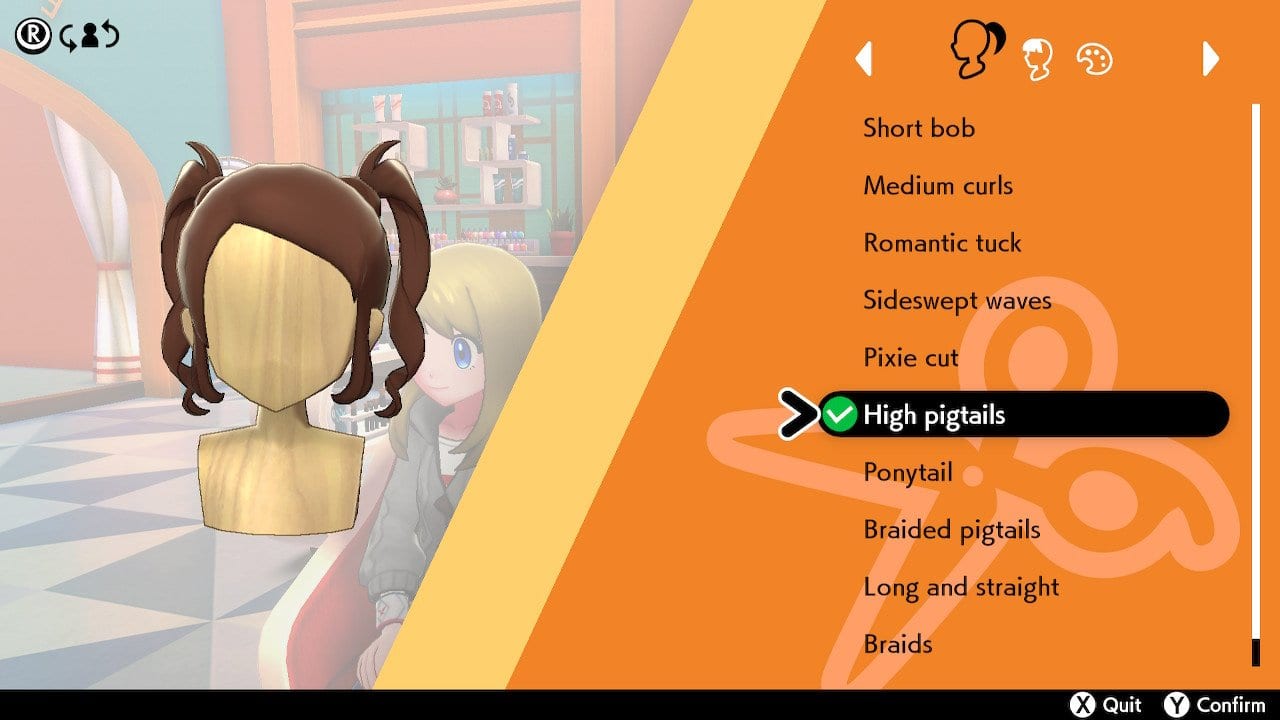Image resolution: width=1280 pixels, height=720 pixels.
Task: Select the Romantic tuck style
Action: (x=942, y=242)
